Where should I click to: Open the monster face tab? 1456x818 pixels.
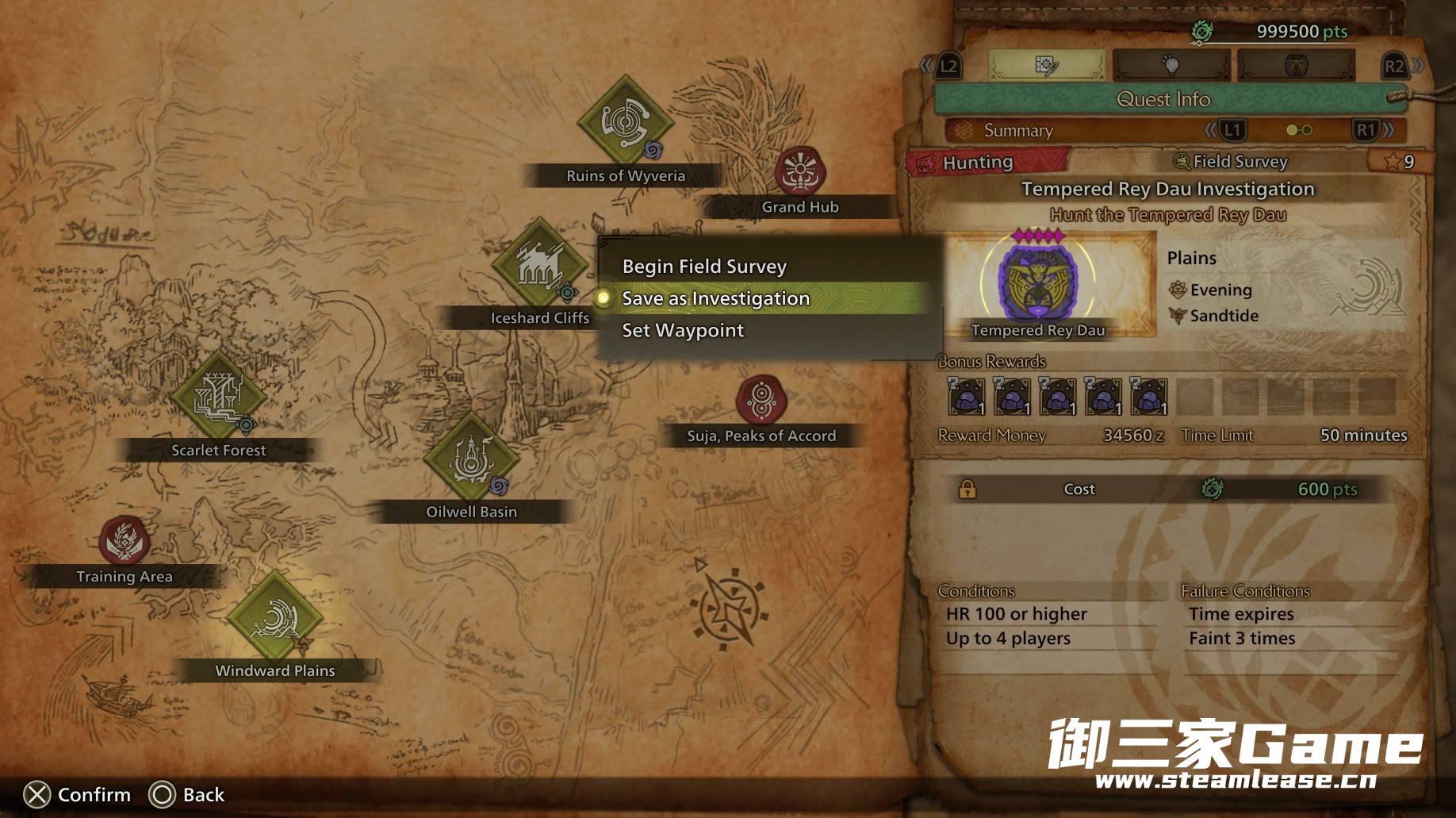(x=1296, y=66)
